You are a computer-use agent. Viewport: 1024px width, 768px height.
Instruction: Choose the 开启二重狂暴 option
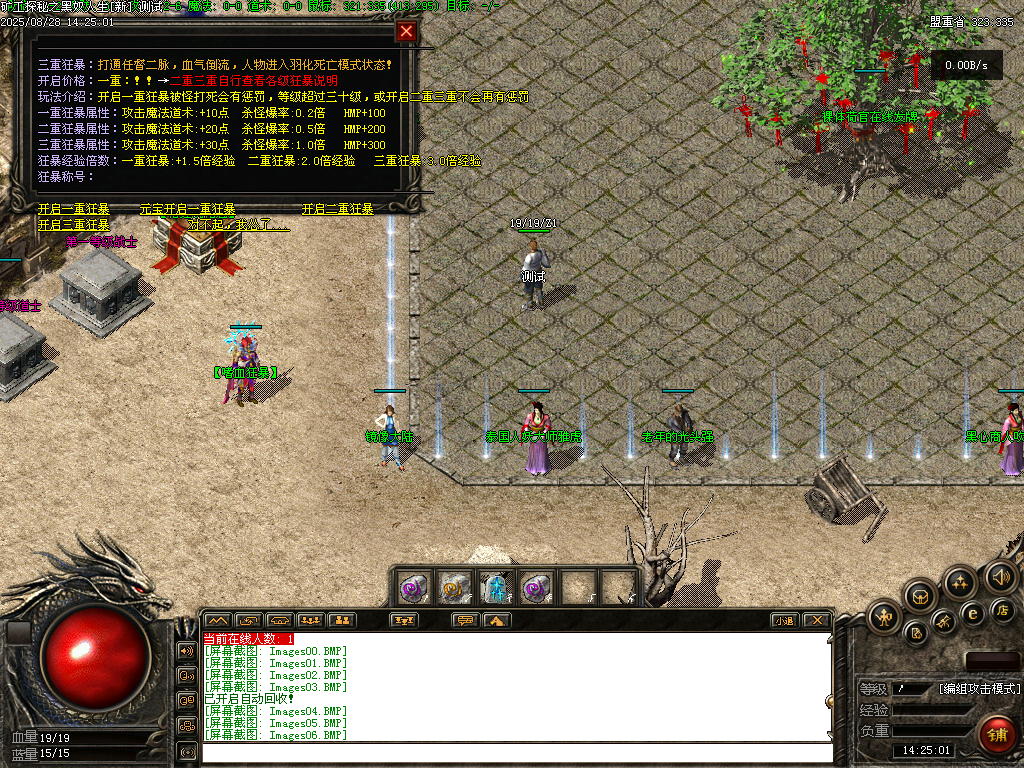pyautogui.click(x=338, y=209)
